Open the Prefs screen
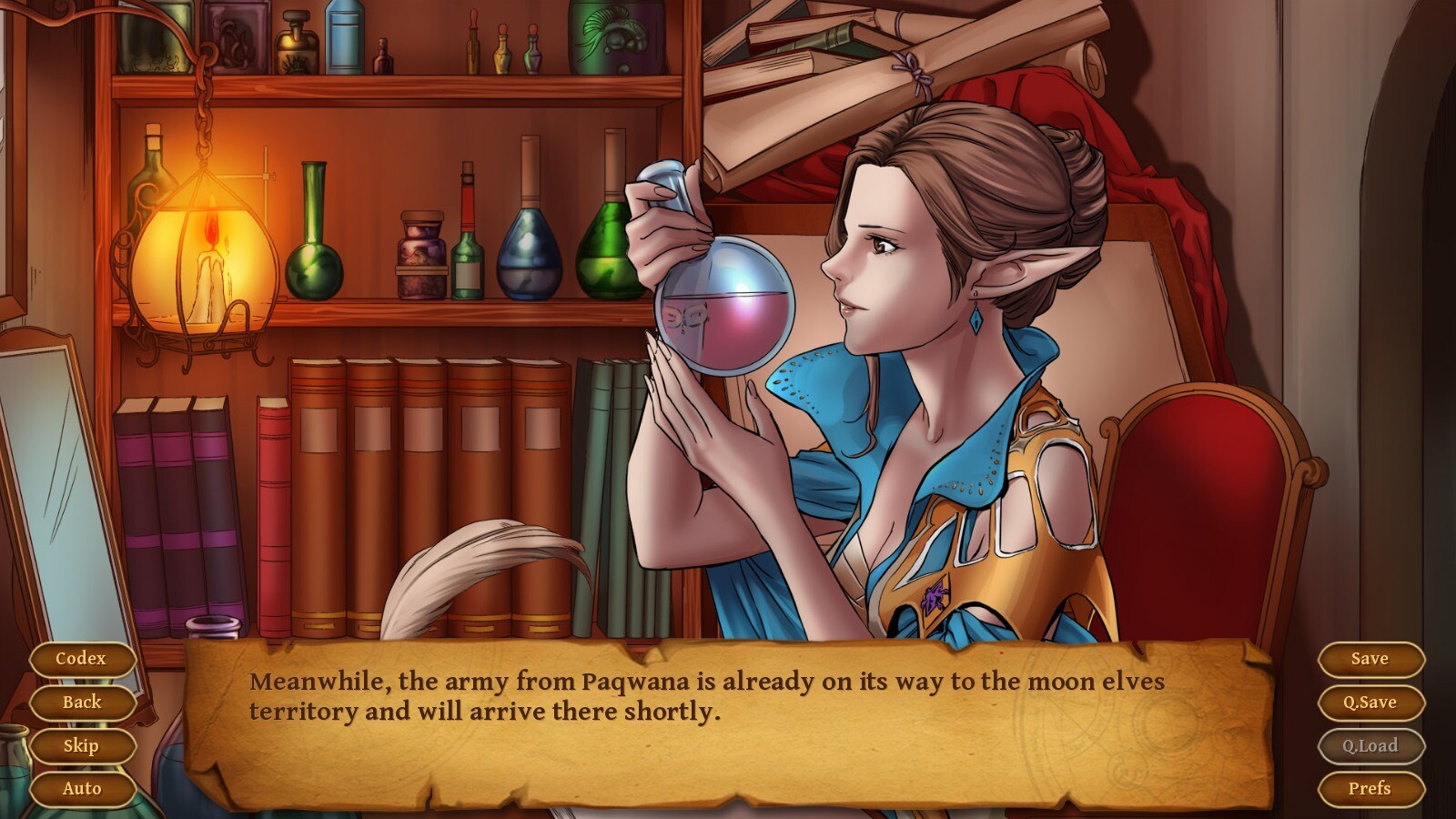 tap(1370, 788)
